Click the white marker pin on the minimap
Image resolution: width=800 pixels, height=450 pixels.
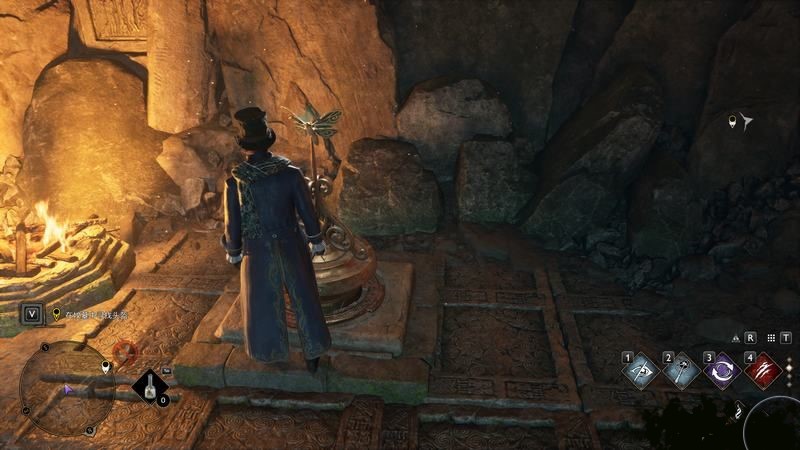[x=107, y=368]
